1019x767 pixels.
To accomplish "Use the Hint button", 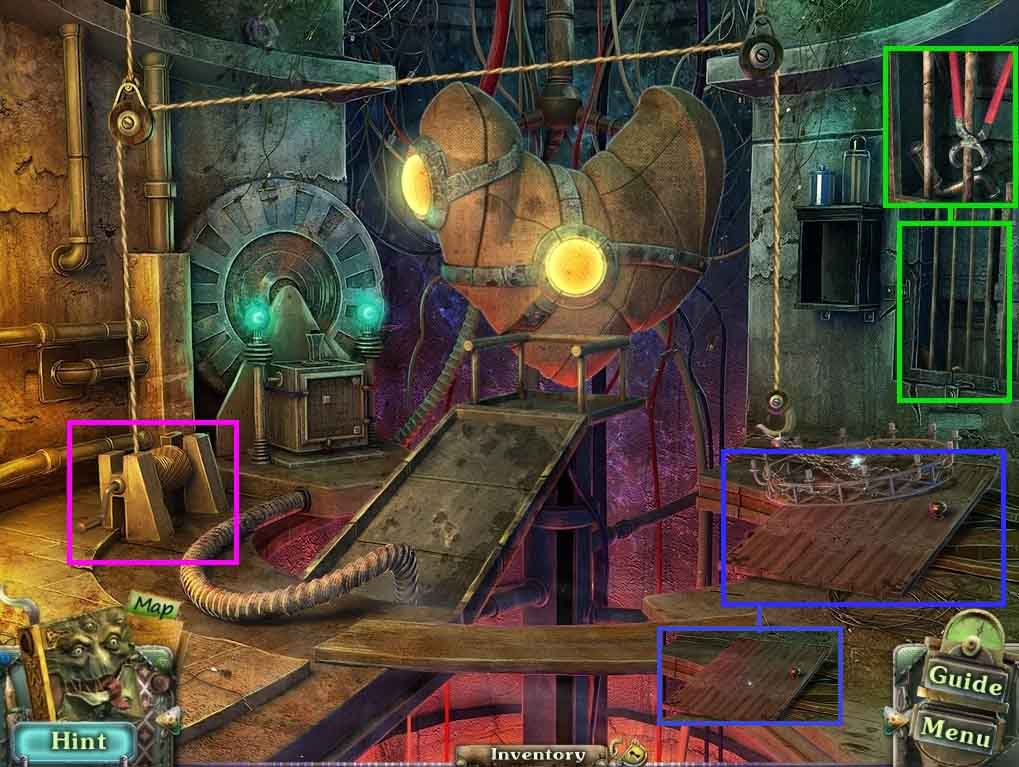I will (x=78, y=741).
